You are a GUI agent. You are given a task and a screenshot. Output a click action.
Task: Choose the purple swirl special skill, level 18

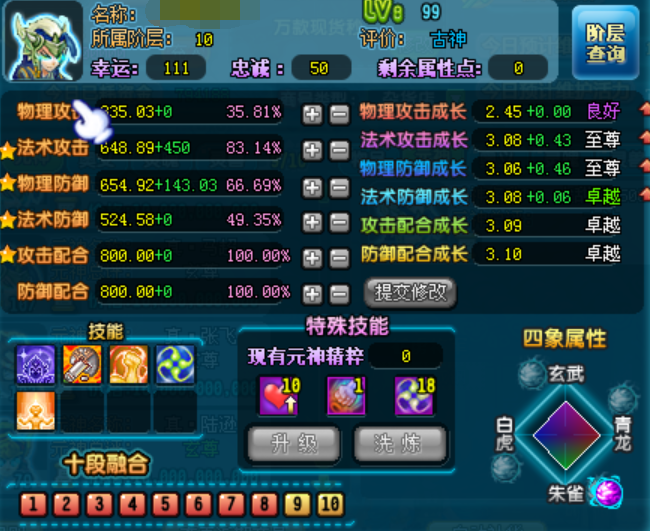pos(414,395)
